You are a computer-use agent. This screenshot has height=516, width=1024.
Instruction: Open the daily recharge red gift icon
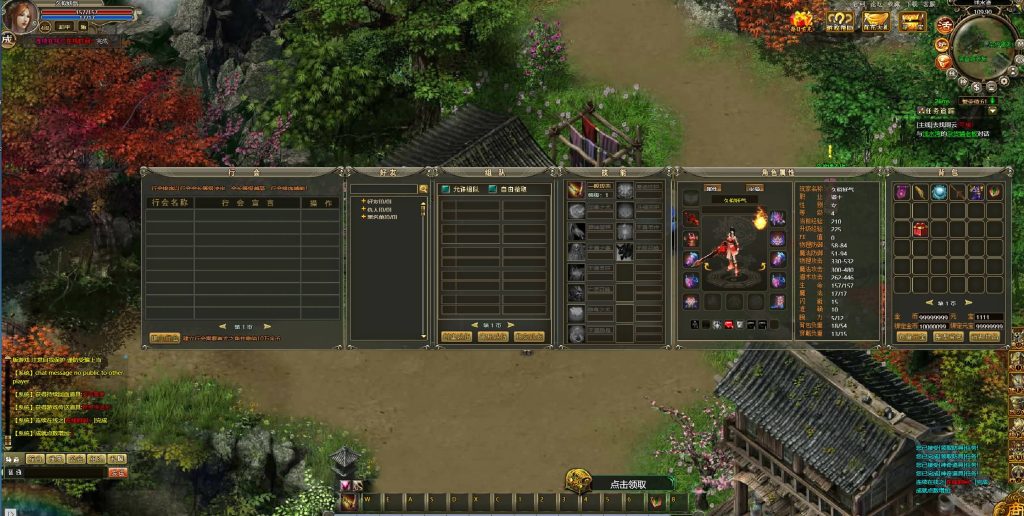point(802,20)
